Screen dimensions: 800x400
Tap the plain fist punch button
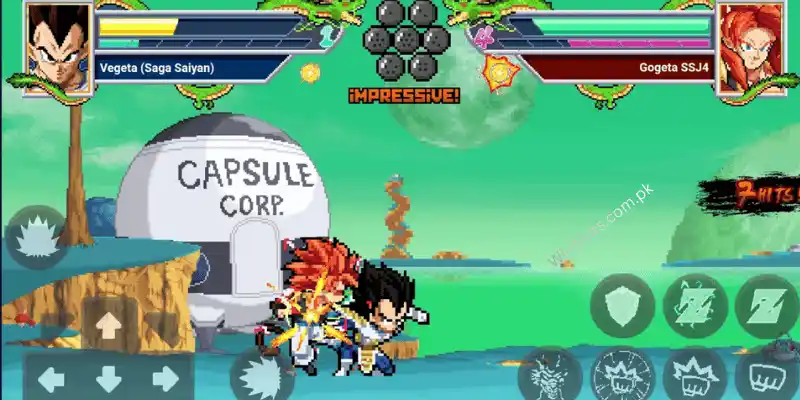pyautogui.click(x=767, y=378)
